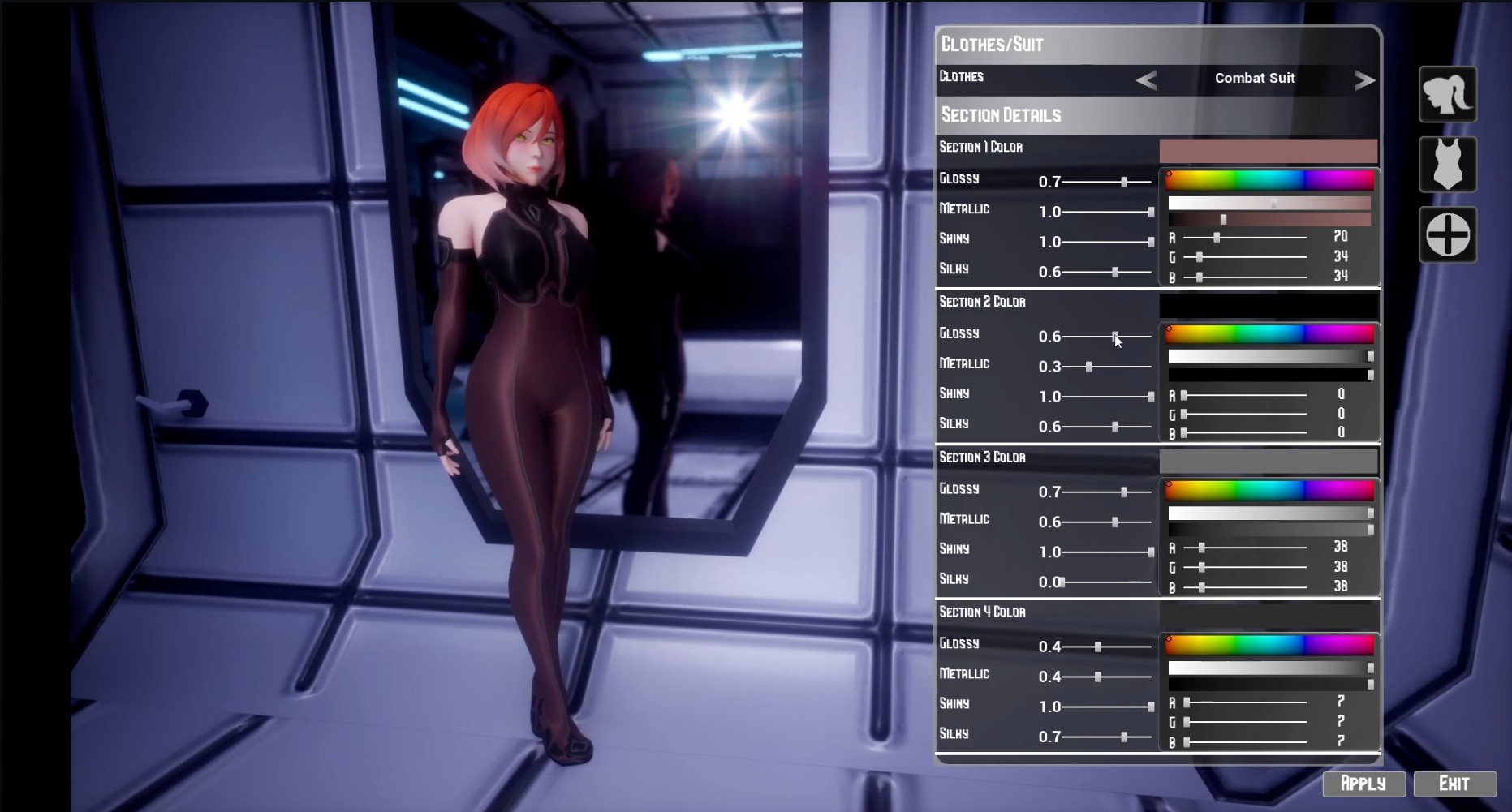Screen dimensions: 1512x812
Task: Adjust Section 3 Silky slider
Action: tap(1062, 582)
